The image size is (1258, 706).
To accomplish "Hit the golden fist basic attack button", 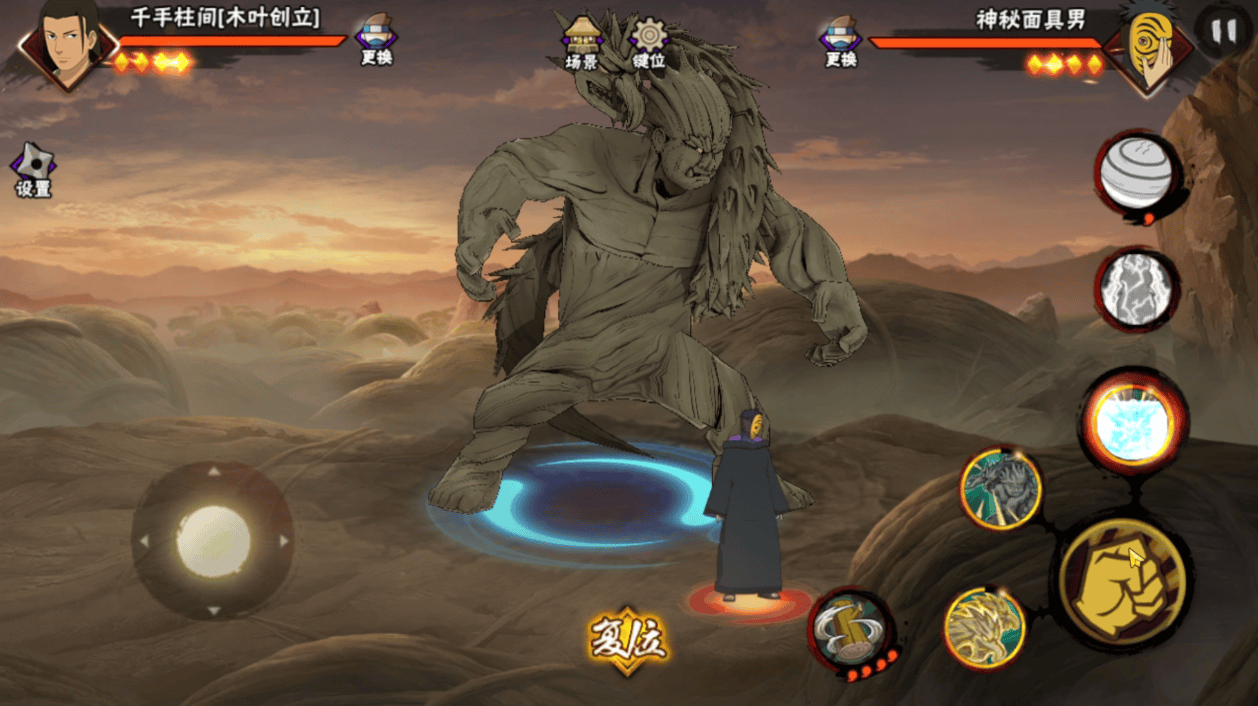I will click(1122, 581).
